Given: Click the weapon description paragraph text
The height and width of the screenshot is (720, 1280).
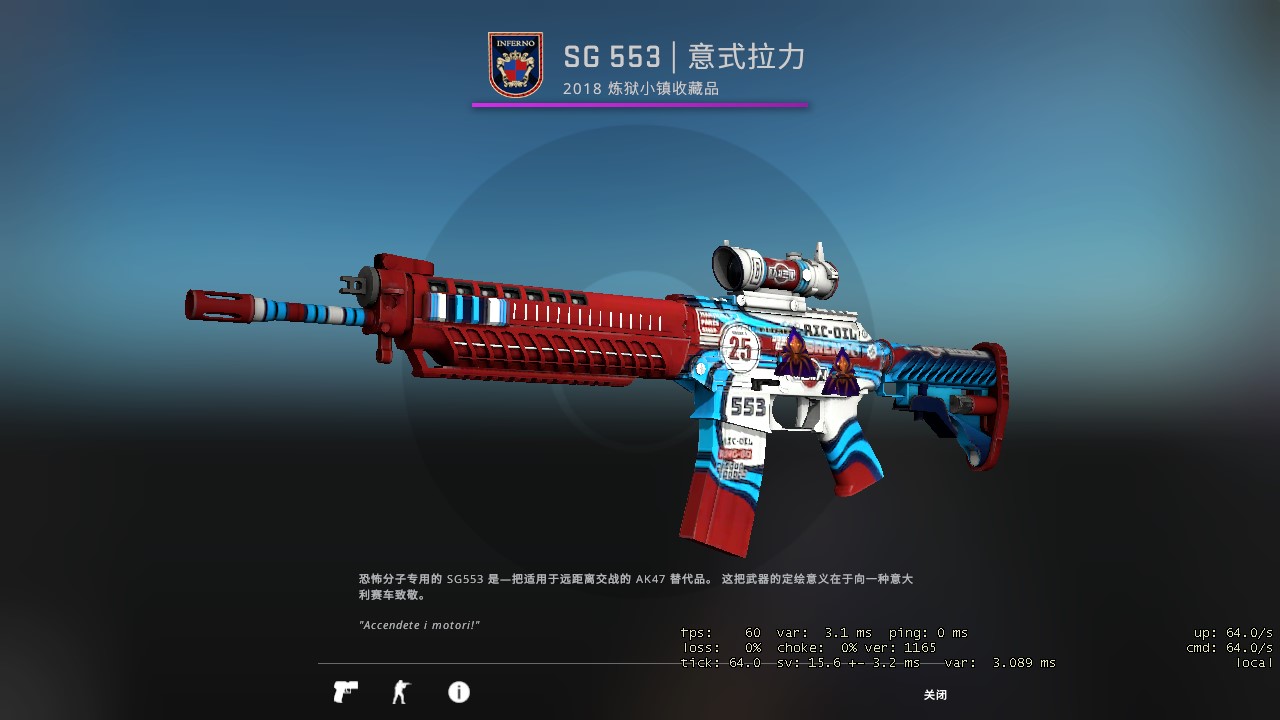Looking at the screenshot, I should click(x=640, y=585).
